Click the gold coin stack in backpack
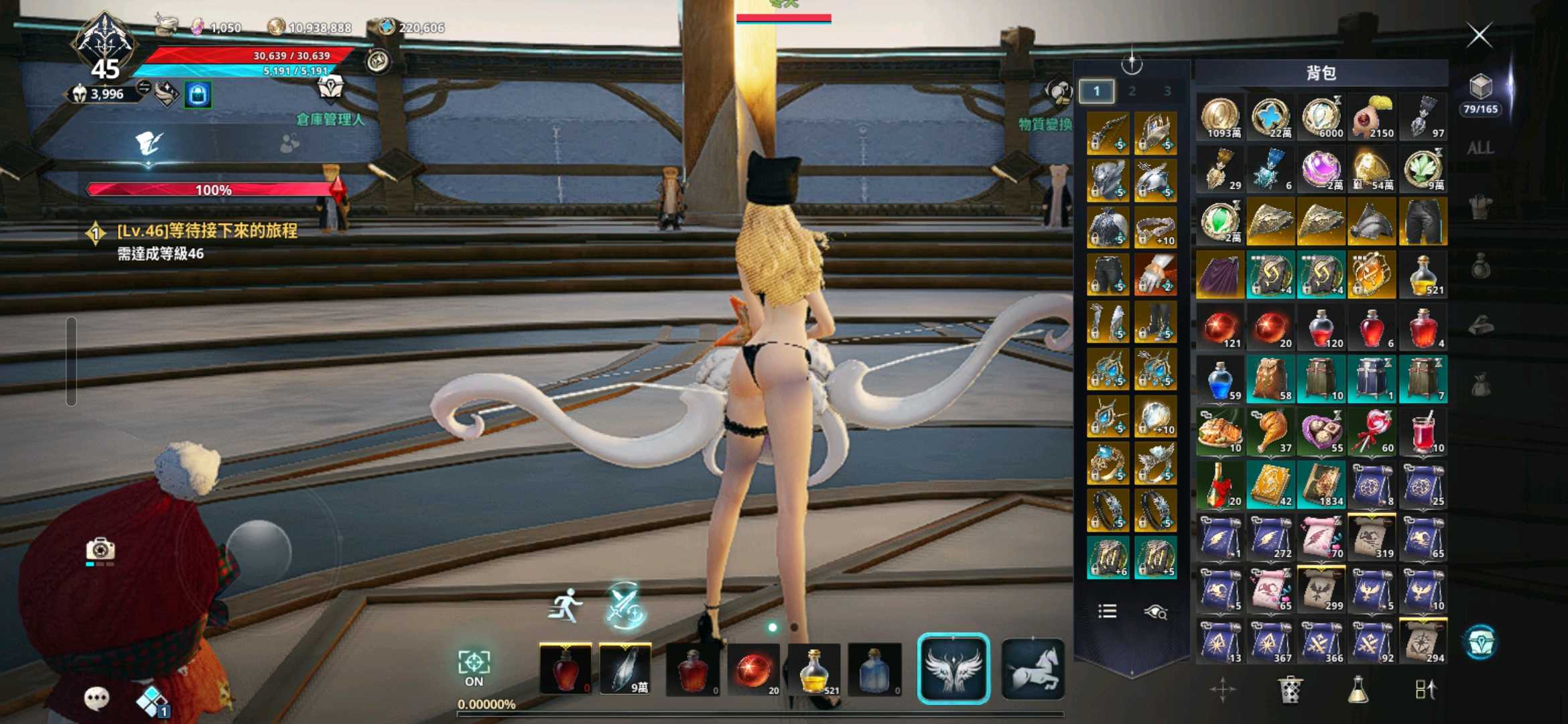 (x=1220, y=117)
